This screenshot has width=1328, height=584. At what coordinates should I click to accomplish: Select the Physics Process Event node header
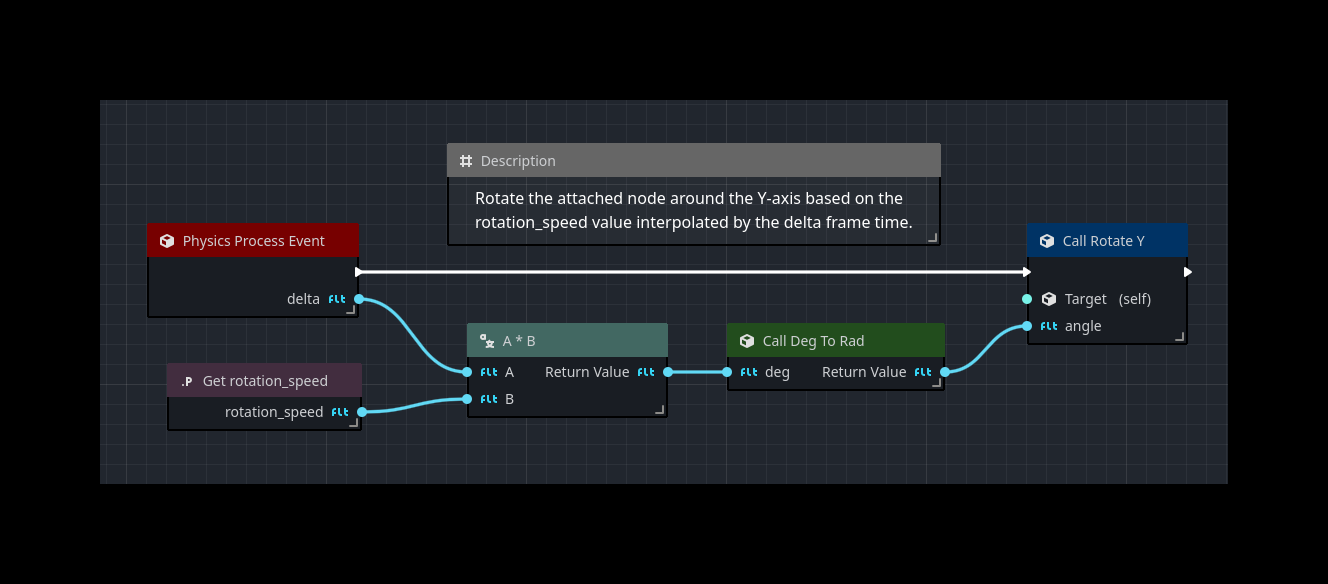[253, 241]
